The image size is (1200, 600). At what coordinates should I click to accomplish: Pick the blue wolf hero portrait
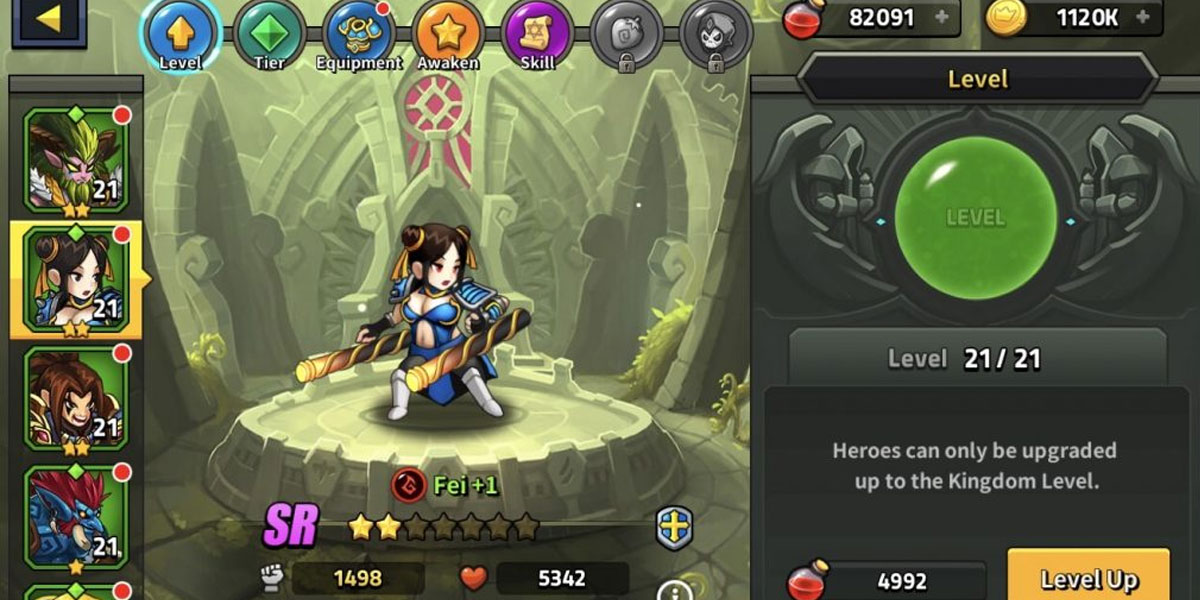75,517
